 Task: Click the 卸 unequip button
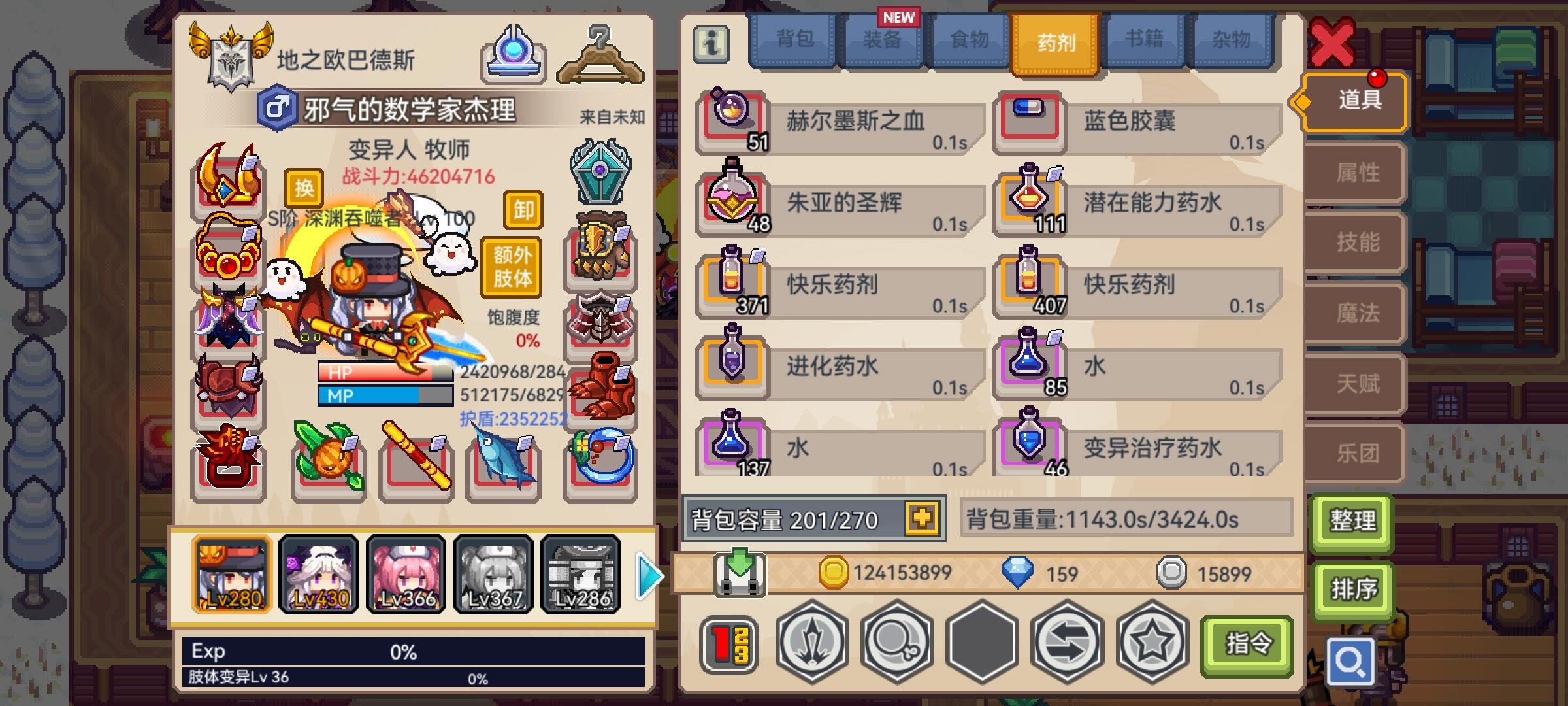tap(523, 210)
